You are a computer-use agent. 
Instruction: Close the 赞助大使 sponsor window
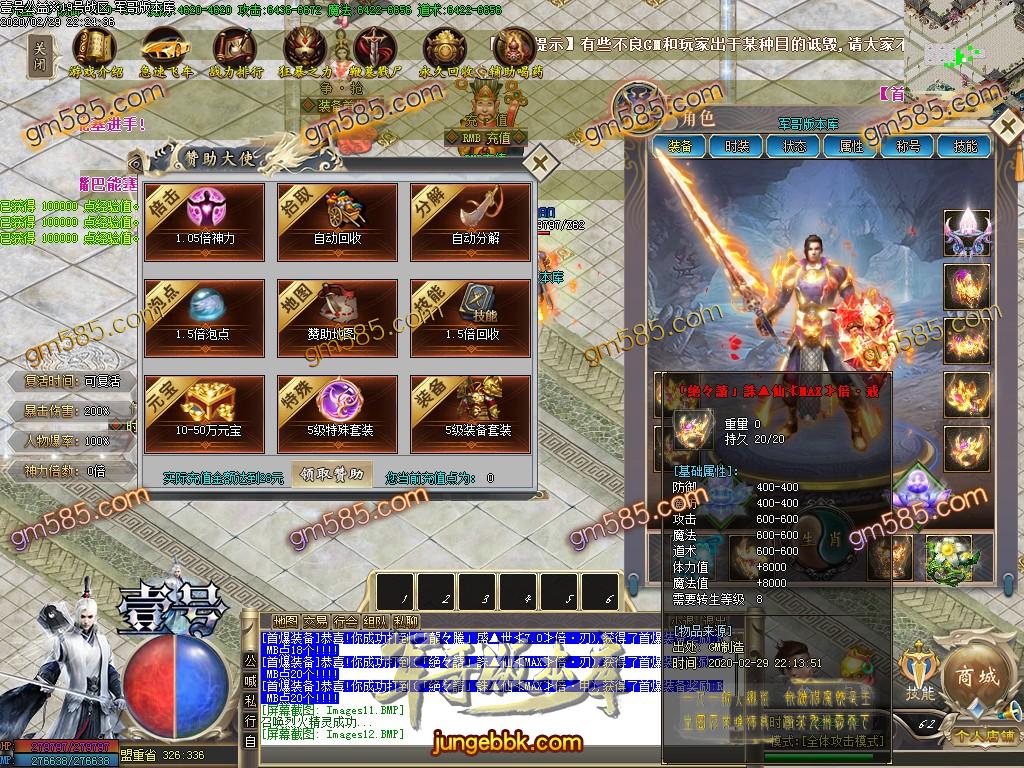pos(540,161)
